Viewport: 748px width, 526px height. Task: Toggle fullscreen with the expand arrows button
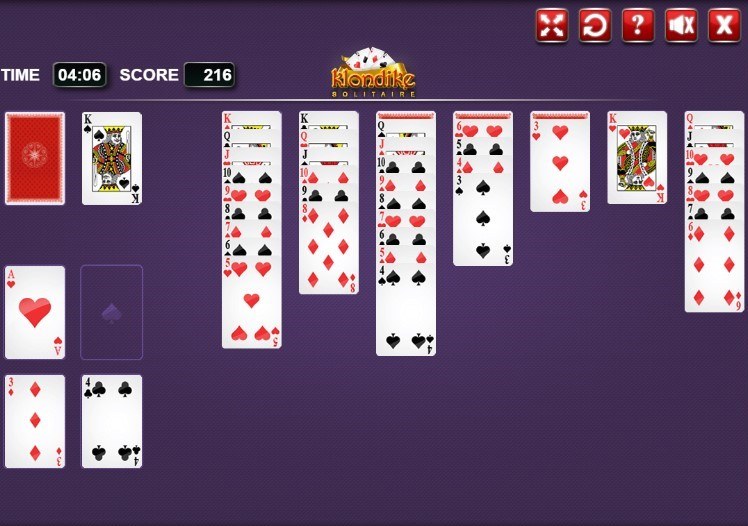coord(551,25)
